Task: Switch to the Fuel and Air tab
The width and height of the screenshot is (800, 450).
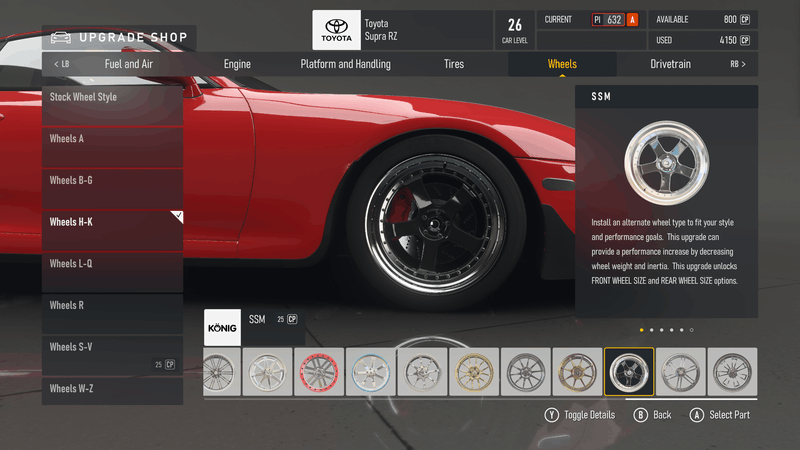Action: (x=129, y=64)
